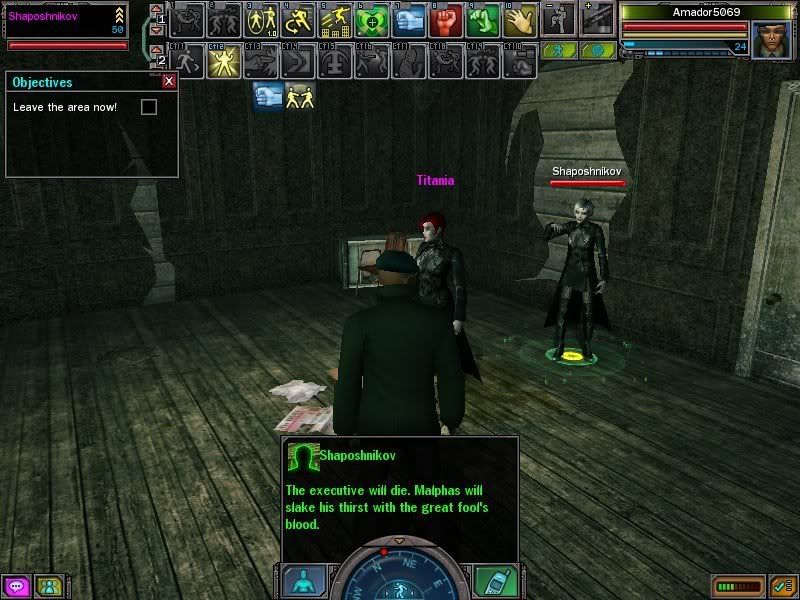Screen dimensions: 800x600
Task: Open Amador5069's character portrait
Action: 771,40
